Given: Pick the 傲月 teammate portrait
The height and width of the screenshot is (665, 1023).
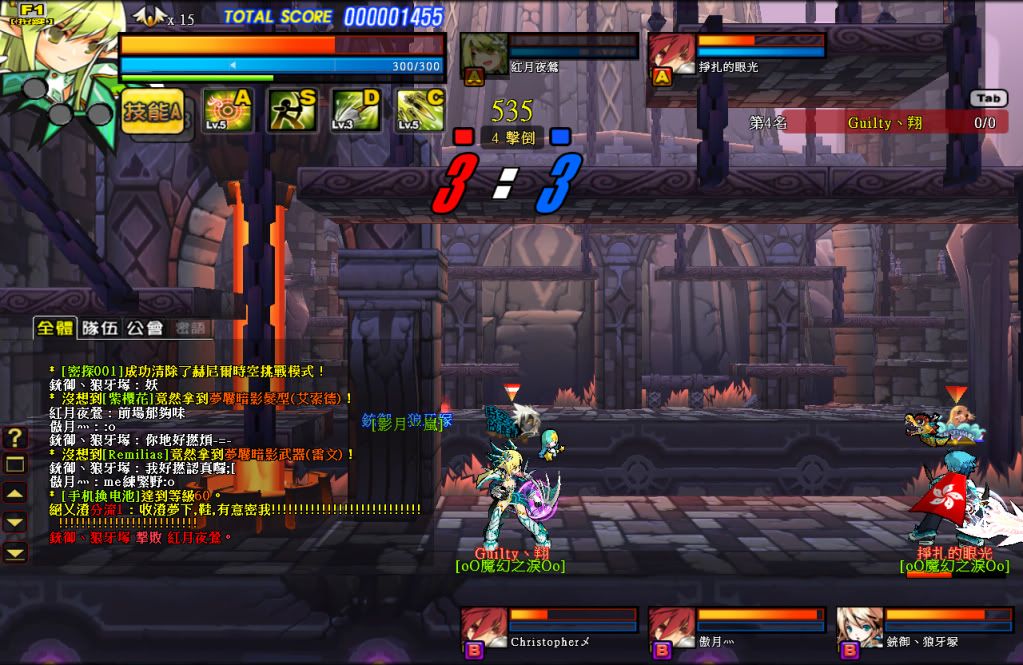Looking at the screenshot, I should pos(671,631).
